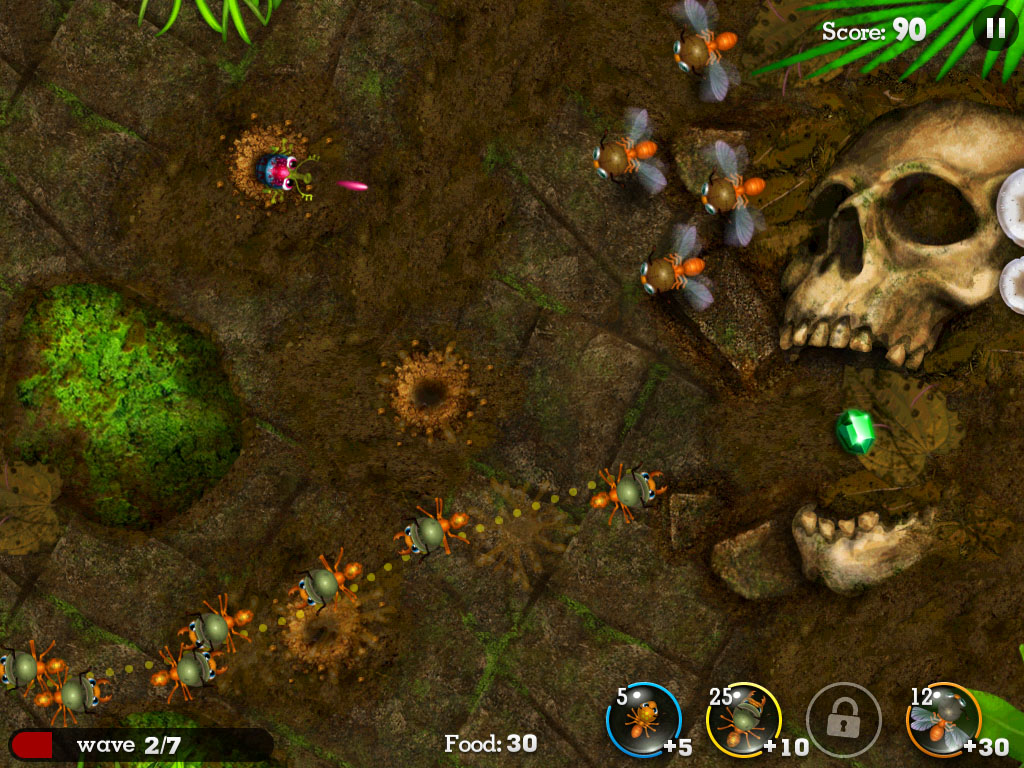Deploy the winged flying ant unit
The height and width of the screenshot is (768, 1024).
tap(943, 719)
